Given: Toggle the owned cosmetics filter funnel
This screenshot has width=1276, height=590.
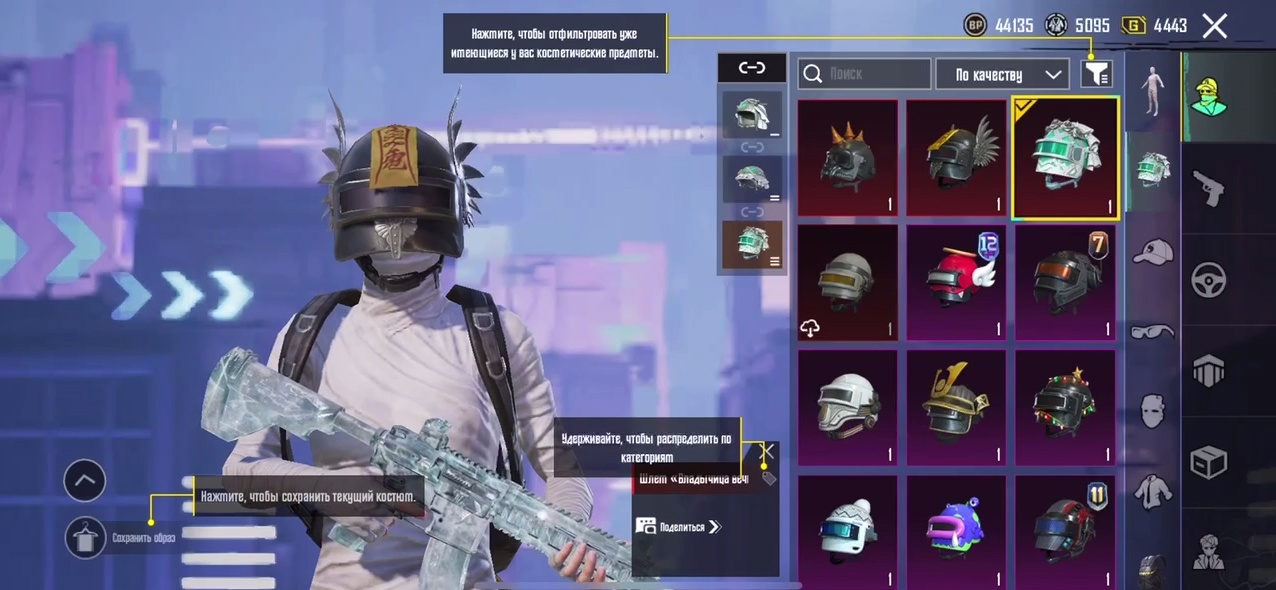Looking at the screenshot, I should 1097,74.
